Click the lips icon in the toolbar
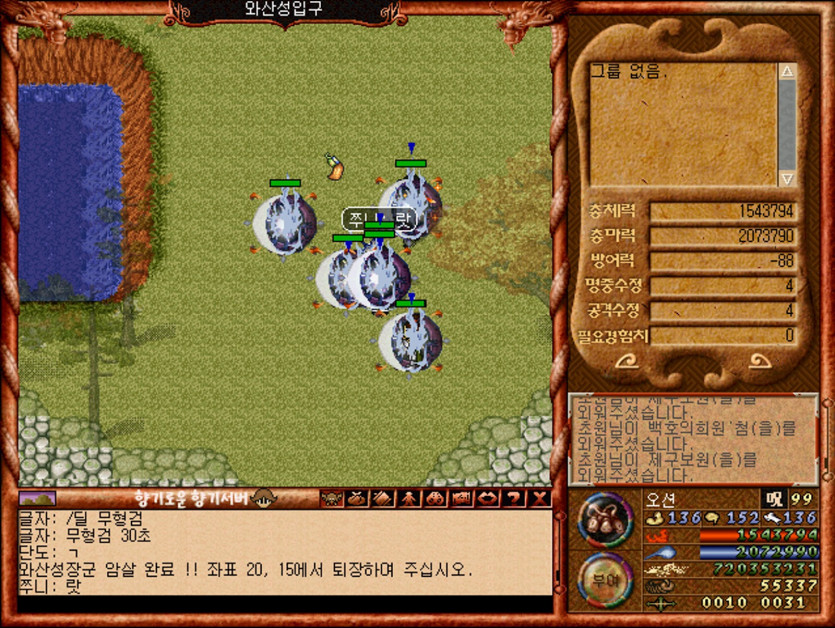The width and height of the screenshot is (835, 628). pos(488,498)
